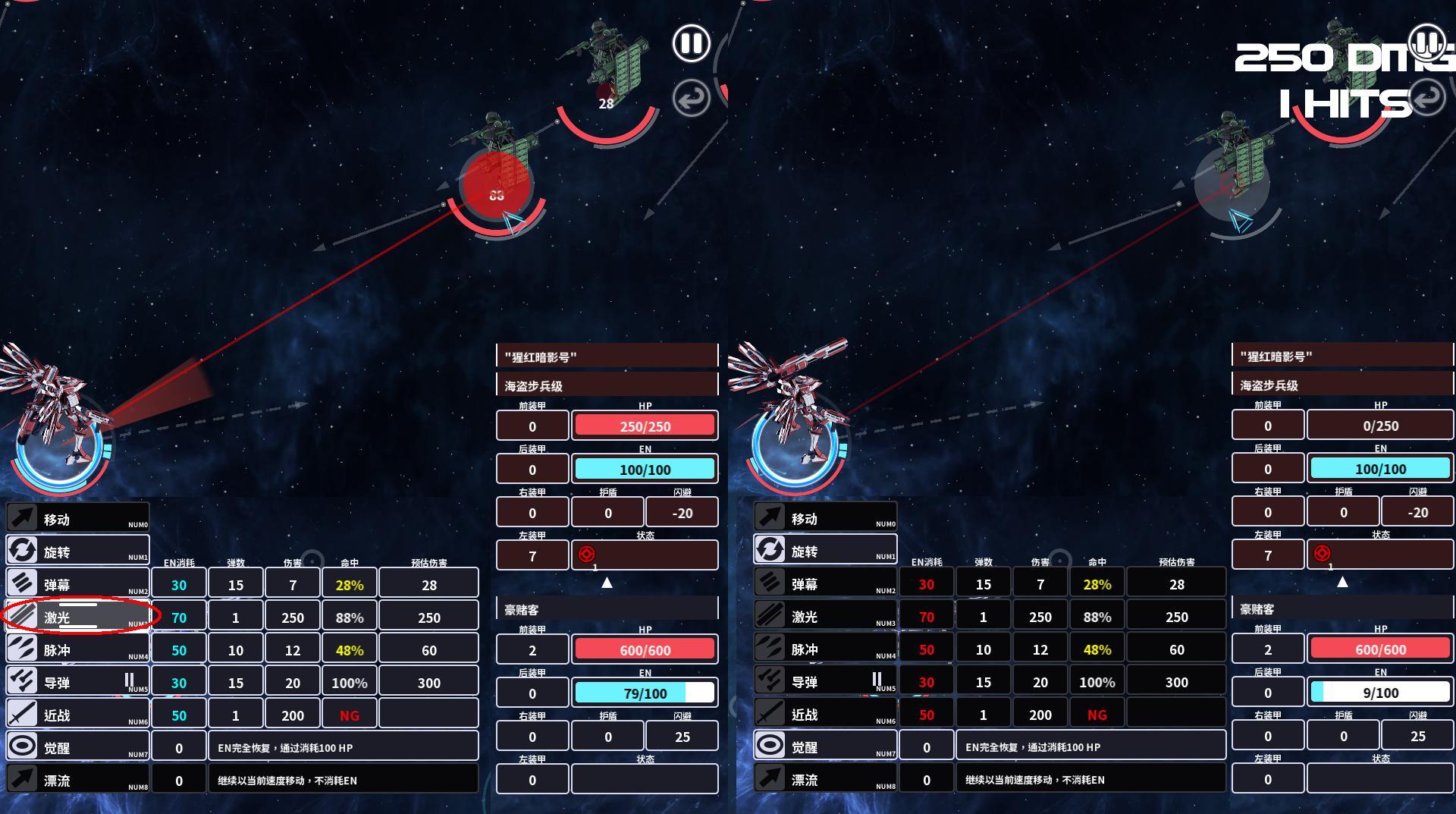
Task: Select the red-circled 激光 laser weapon
Action: coord(78,617)
